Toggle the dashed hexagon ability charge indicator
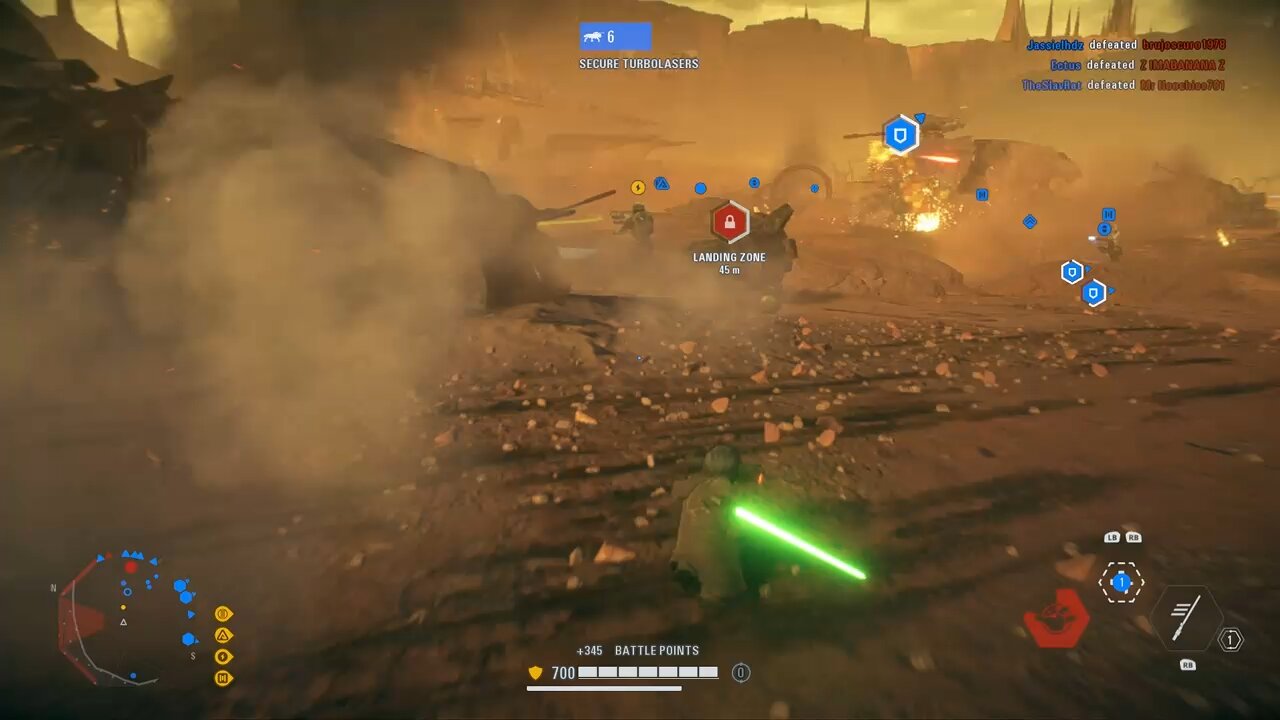 (x=1121, y=583)
